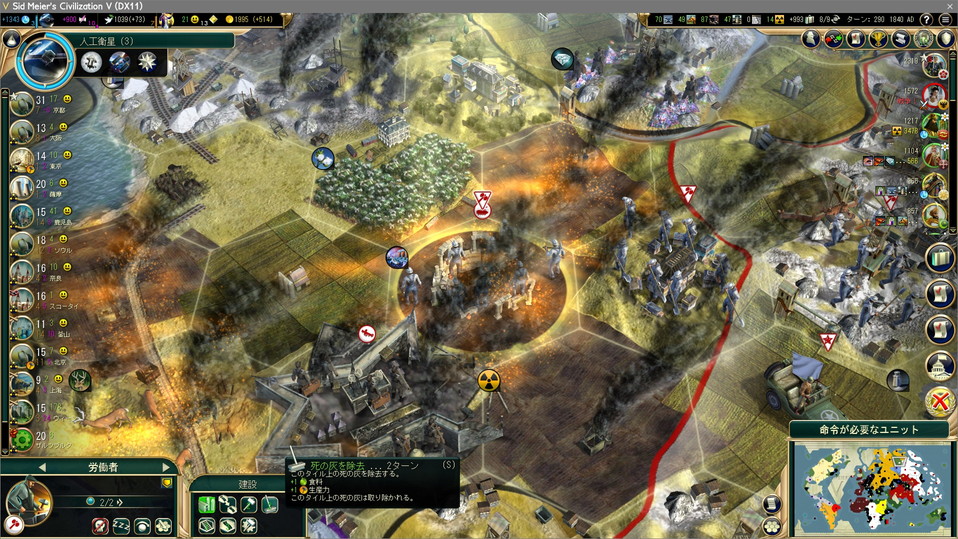Dismiss the red X notification
The width and height of the screenshot is (958, 539).
pyautogui.click(x=940, y=402)
